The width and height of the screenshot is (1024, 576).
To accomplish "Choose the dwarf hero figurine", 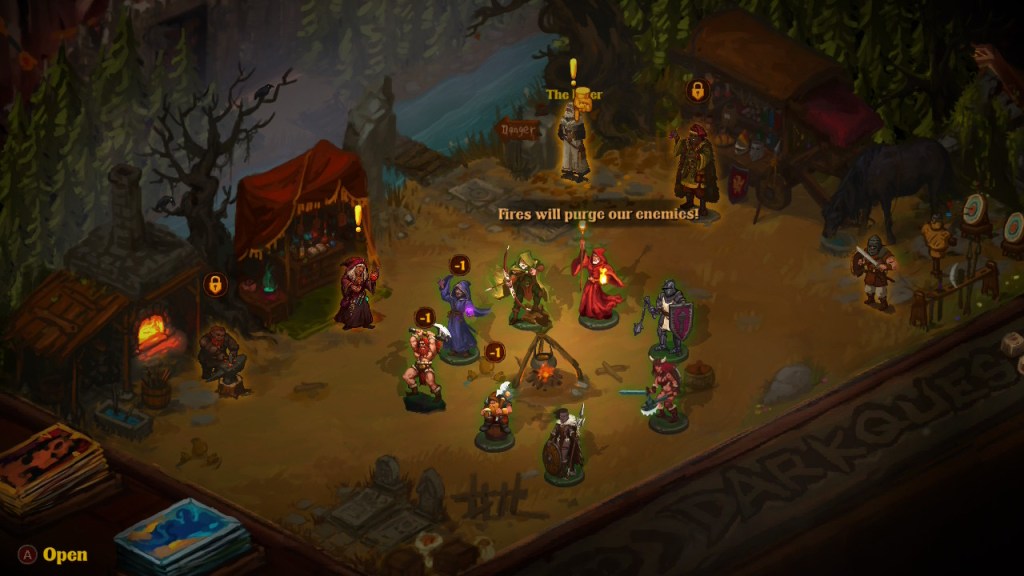I will point(495,413).
